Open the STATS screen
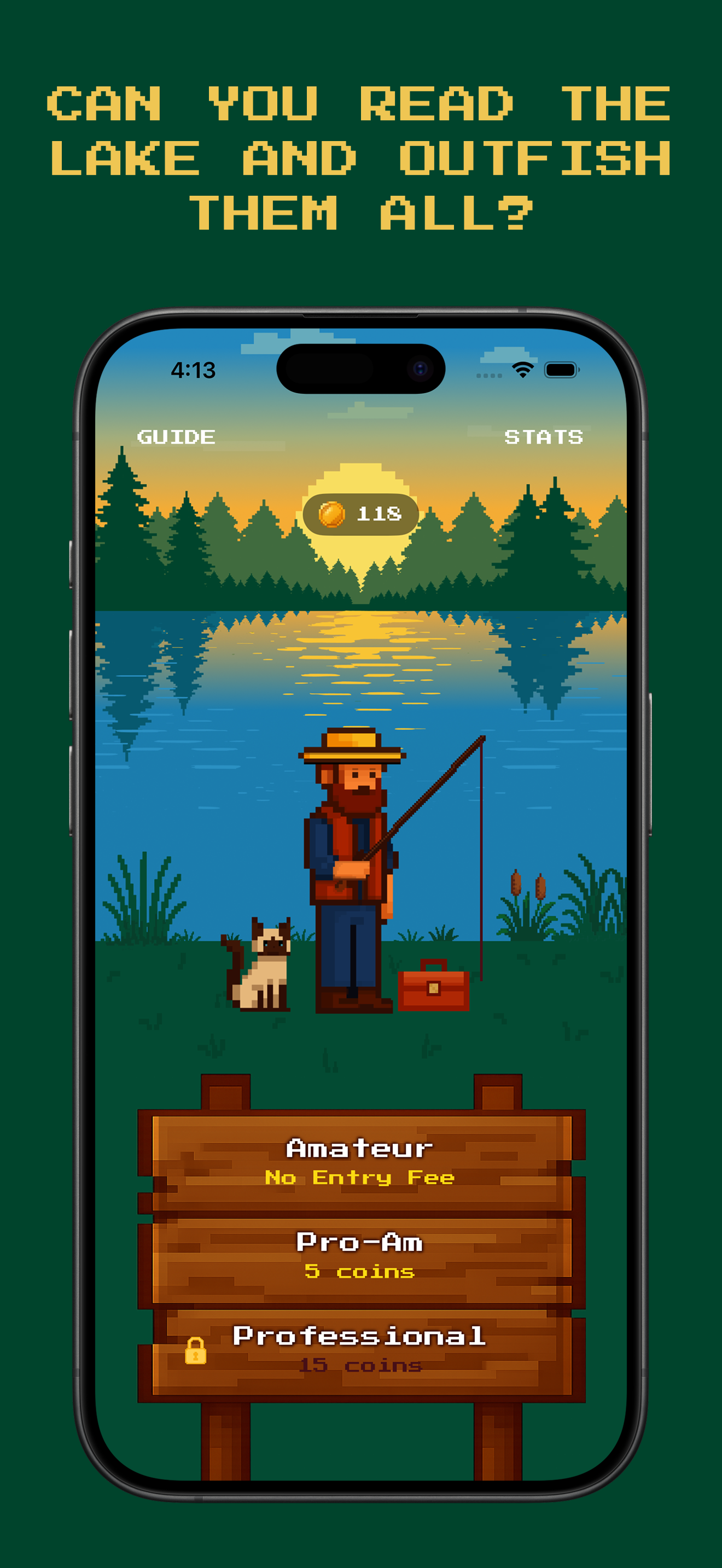The width and height of the screenshot is (722, 1568). [x=543, y=436]
